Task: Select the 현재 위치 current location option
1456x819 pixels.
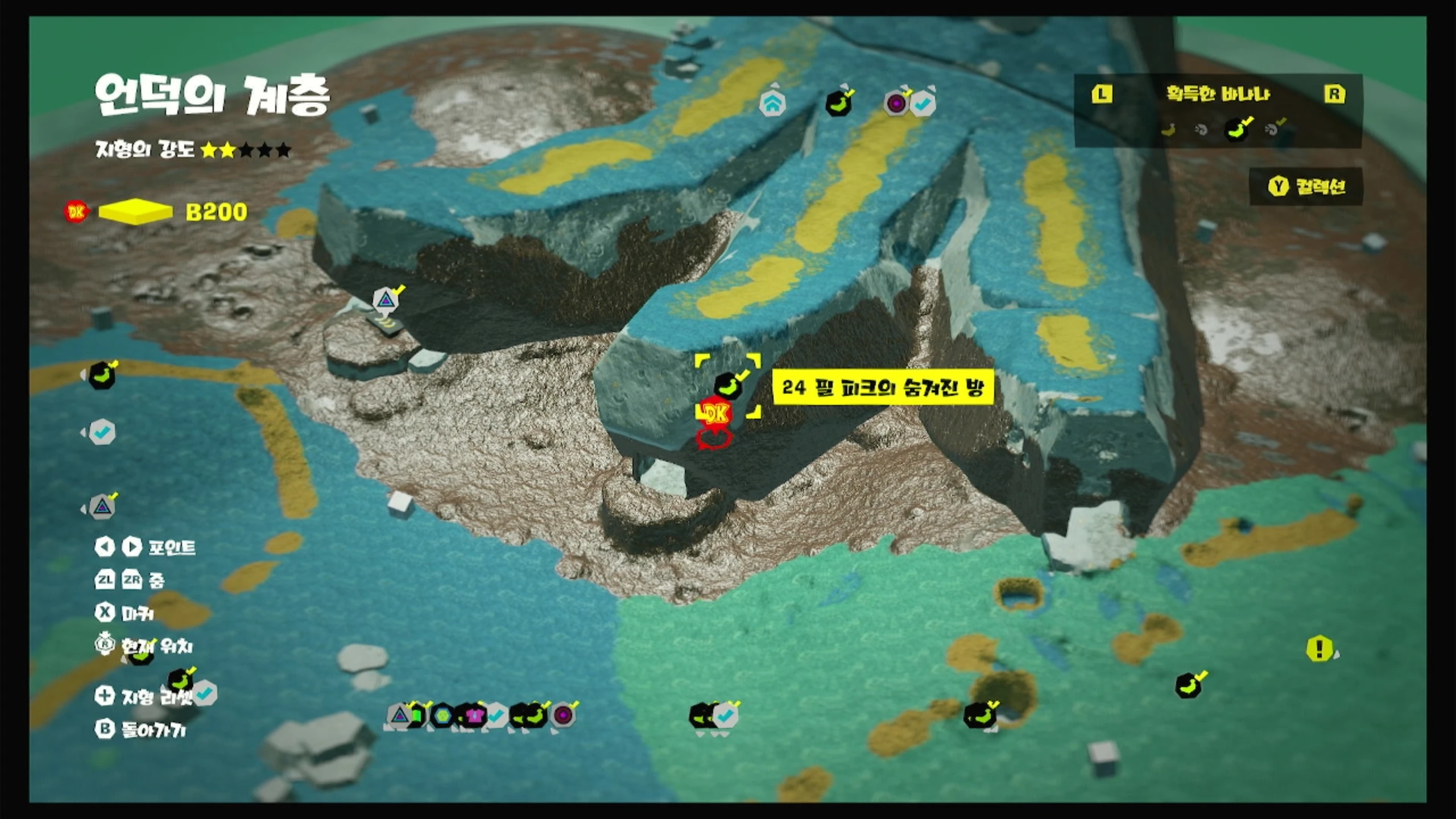Action: point(144,646)
